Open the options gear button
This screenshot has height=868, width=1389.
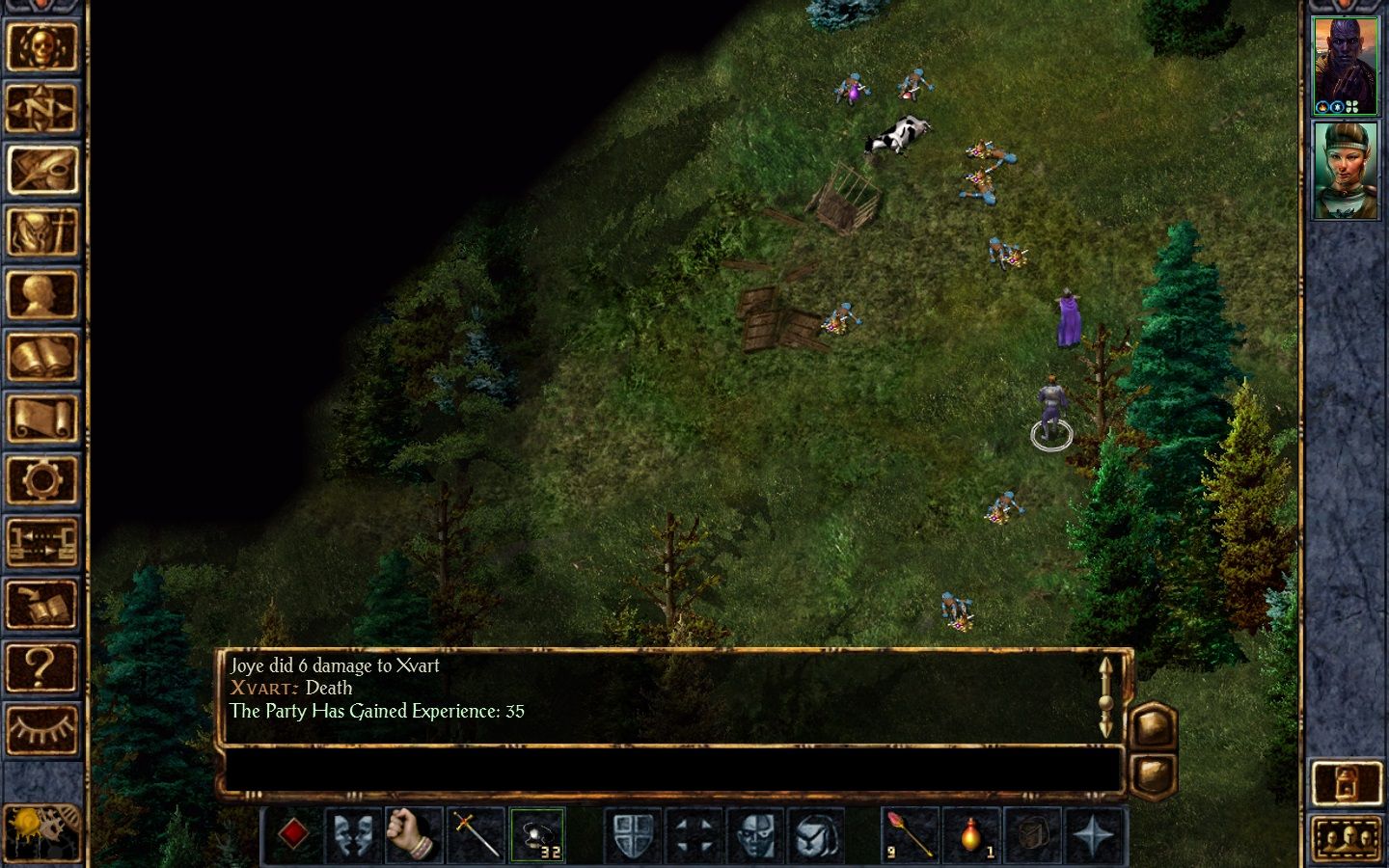point(41,479)
